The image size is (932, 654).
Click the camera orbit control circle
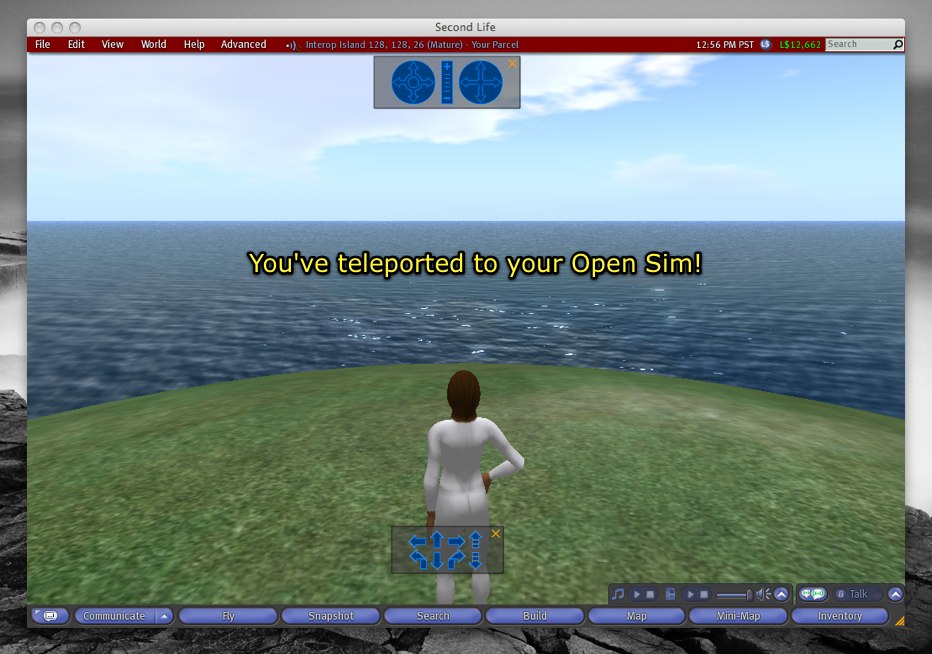click(x=413, y=82)
